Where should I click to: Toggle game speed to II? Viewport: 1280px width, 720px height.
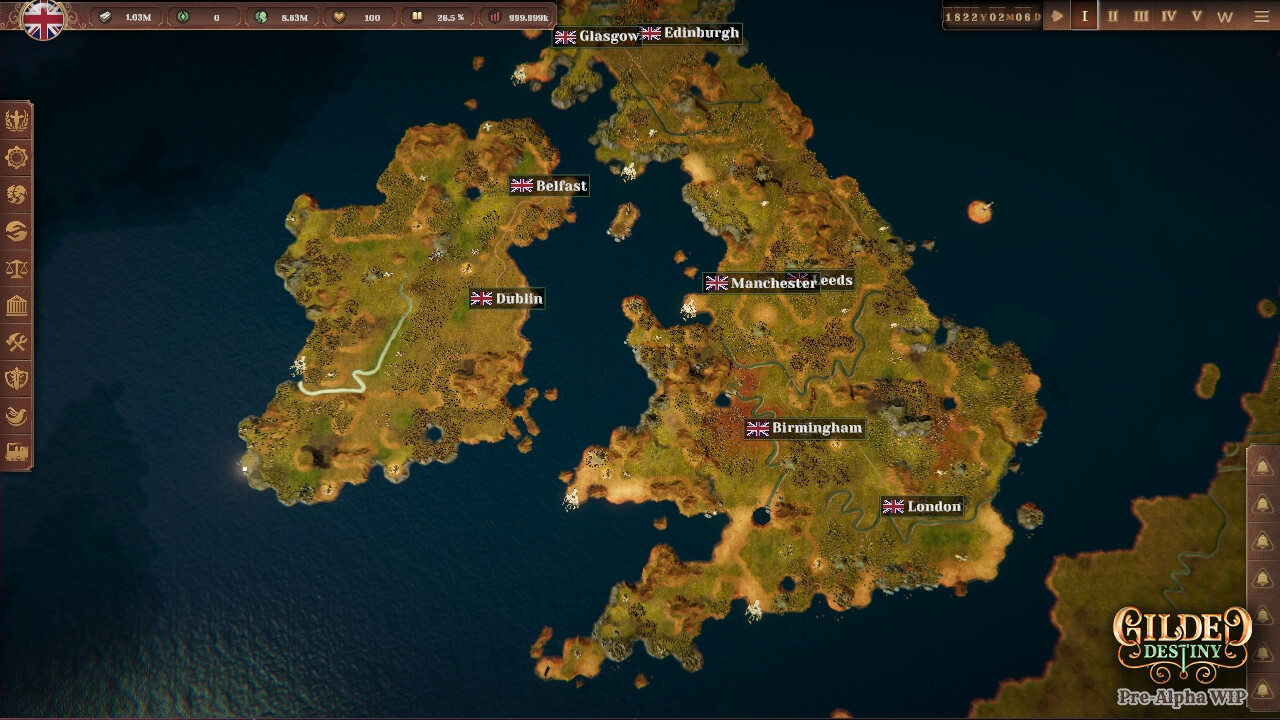1113,16
